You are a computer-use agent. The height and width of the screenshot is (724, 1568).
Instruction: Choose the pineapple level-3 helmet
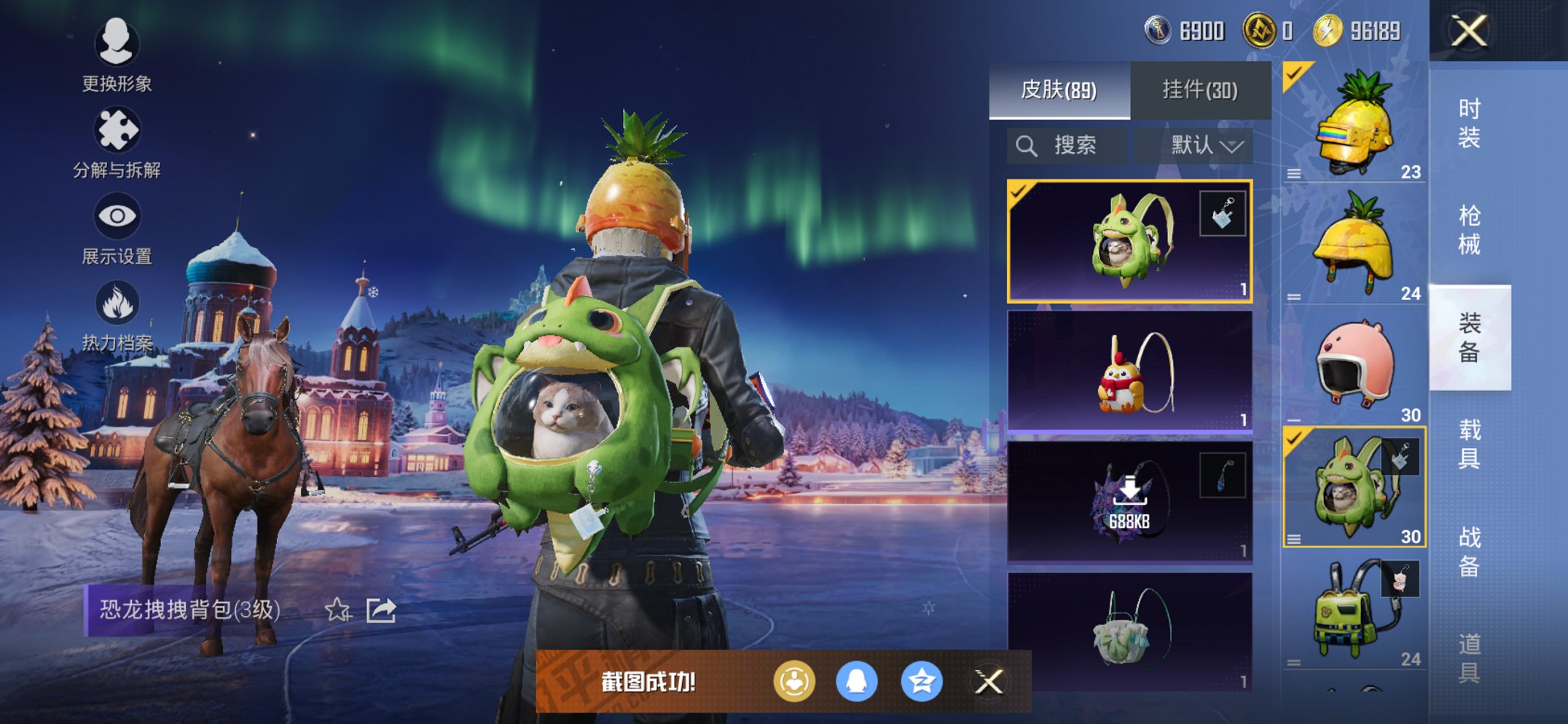(1354, 122)
